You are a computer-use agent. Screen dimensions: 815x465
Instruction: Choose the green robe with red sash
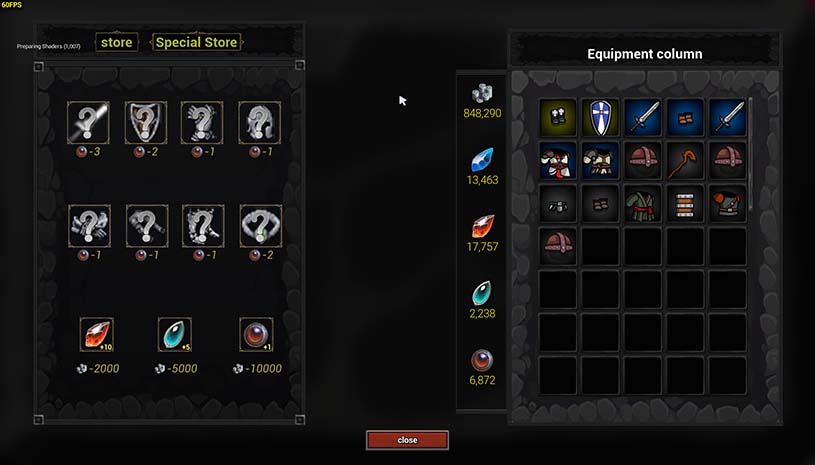[x=643, y=203]
